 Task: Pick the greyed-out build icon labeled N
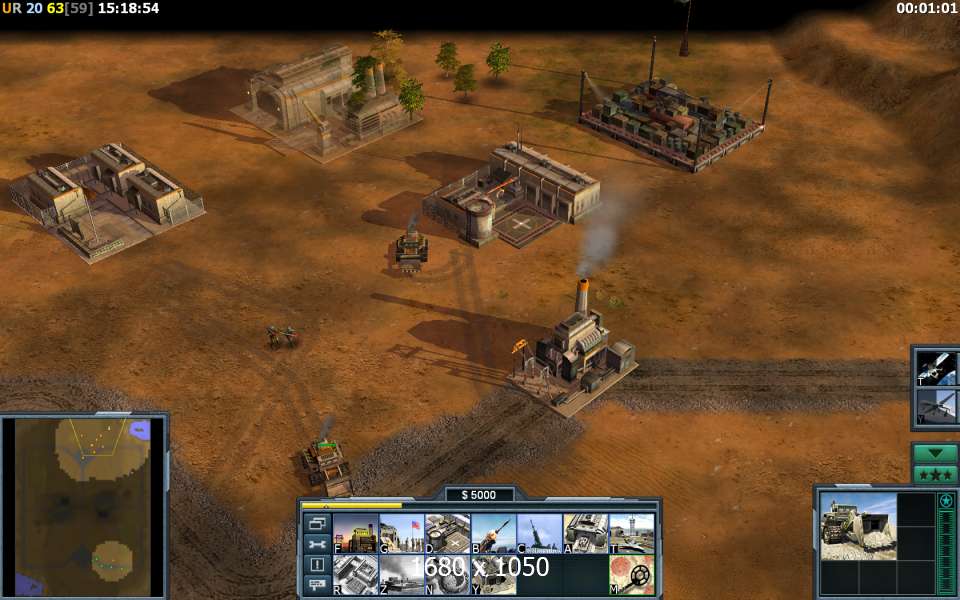[447, 575]
